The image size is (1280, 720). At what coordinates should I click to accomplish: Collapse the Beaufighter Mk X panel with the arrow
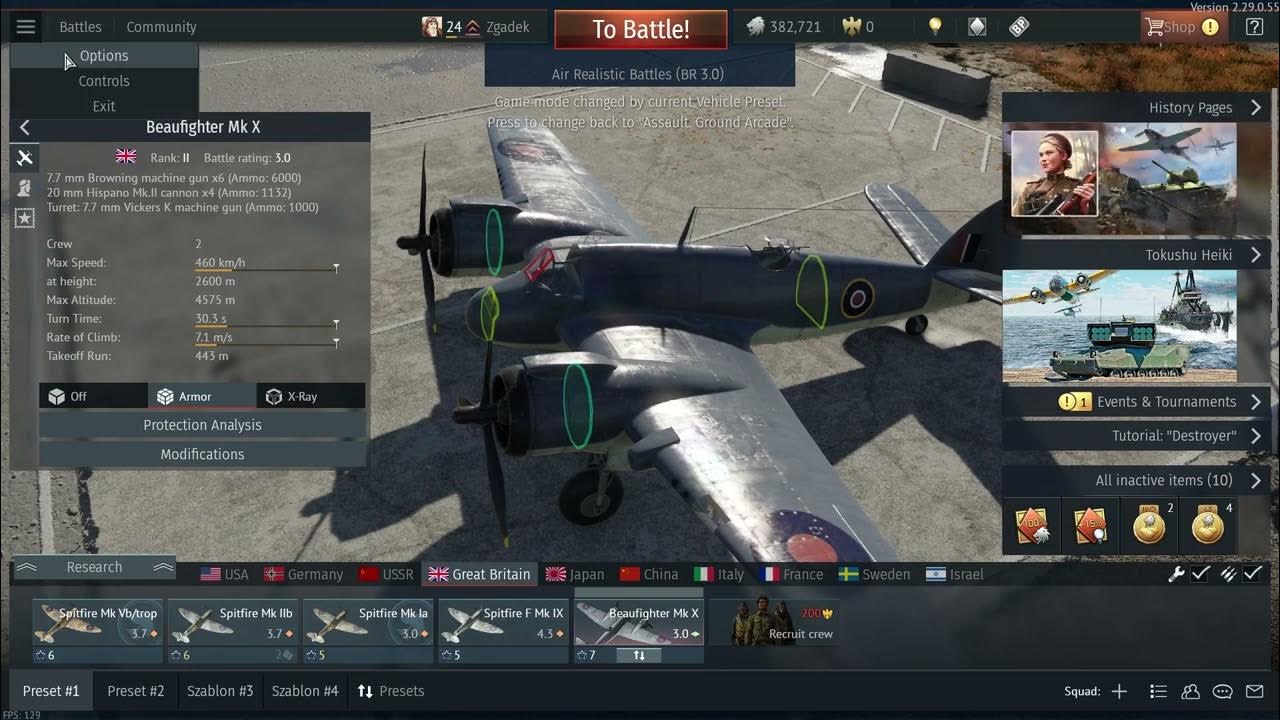tap(24, 127)
